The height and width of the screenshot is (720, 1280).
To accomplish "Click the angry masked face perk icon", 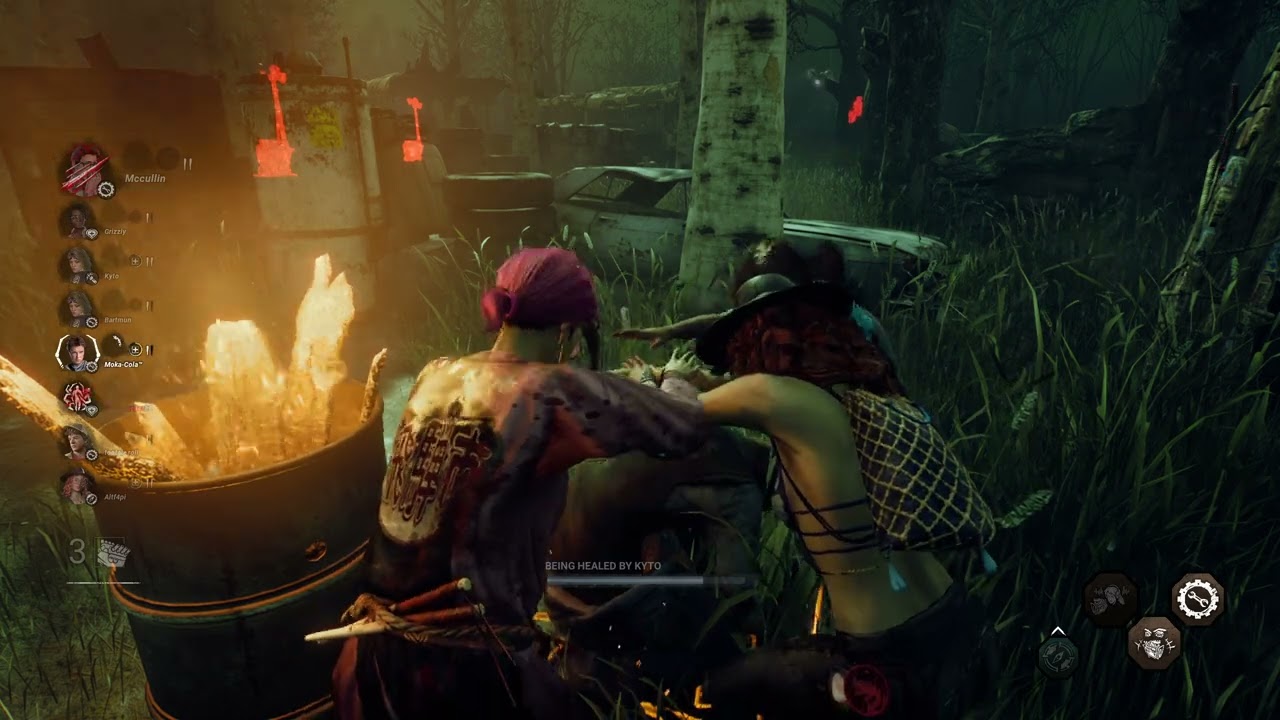I will click(x=1155, y=641).
